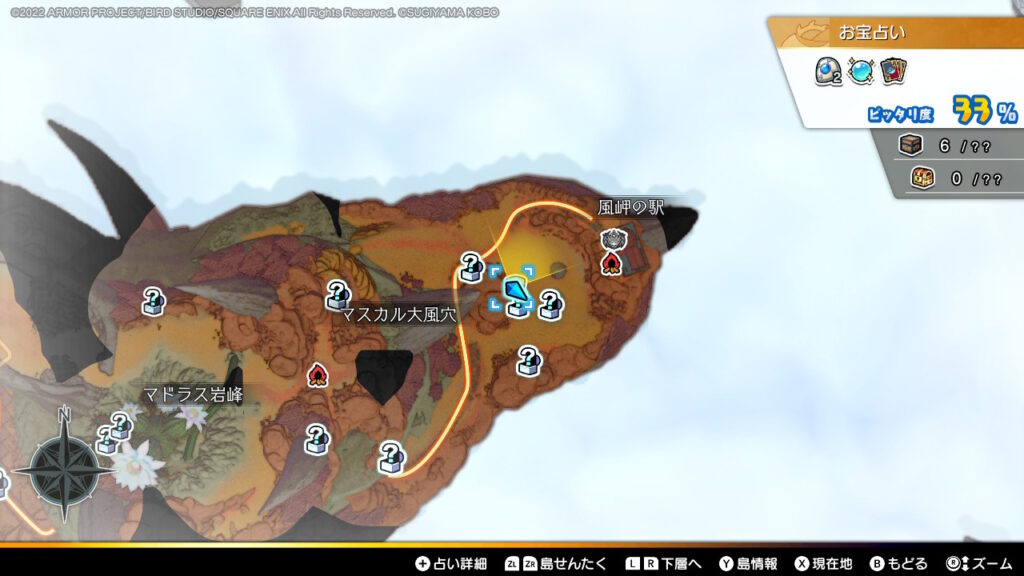Screen dimensions: 1024x576
Task: Click the 風岬の駅 location label
Action: click(631, 208)
